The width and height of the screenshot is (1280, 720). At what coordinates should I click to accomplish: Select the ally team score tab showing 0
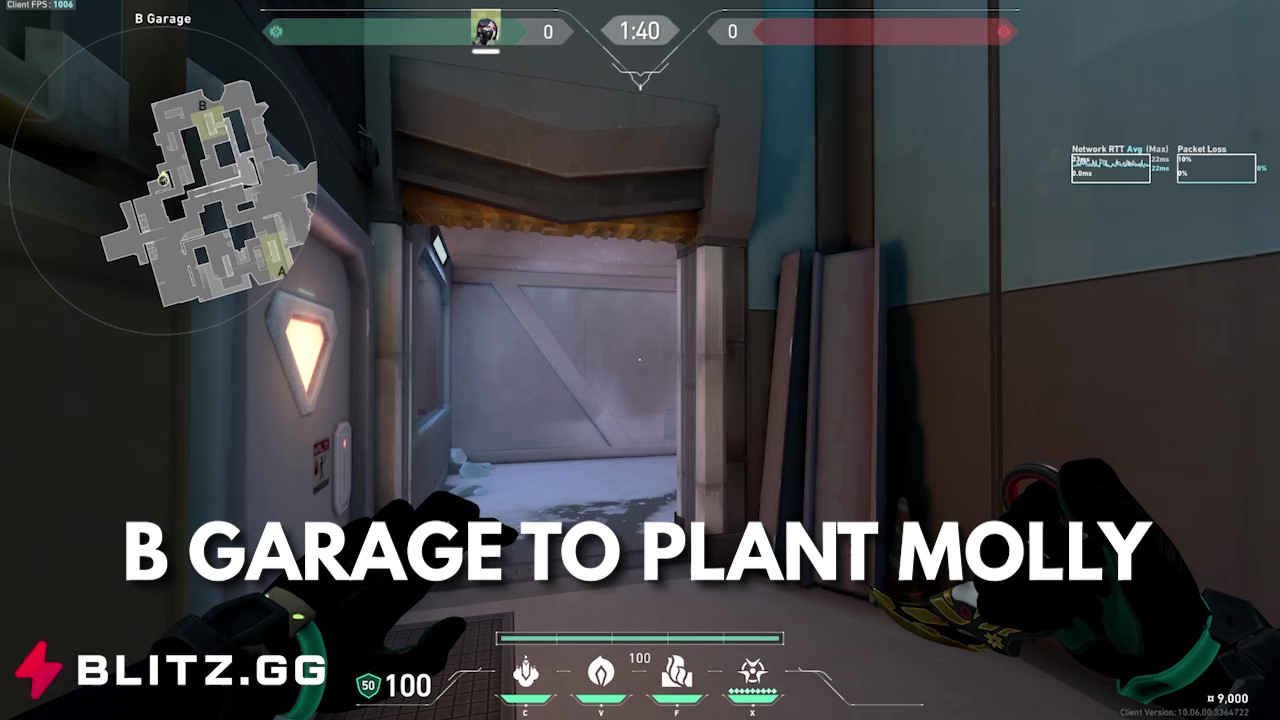tap(548, 31)
